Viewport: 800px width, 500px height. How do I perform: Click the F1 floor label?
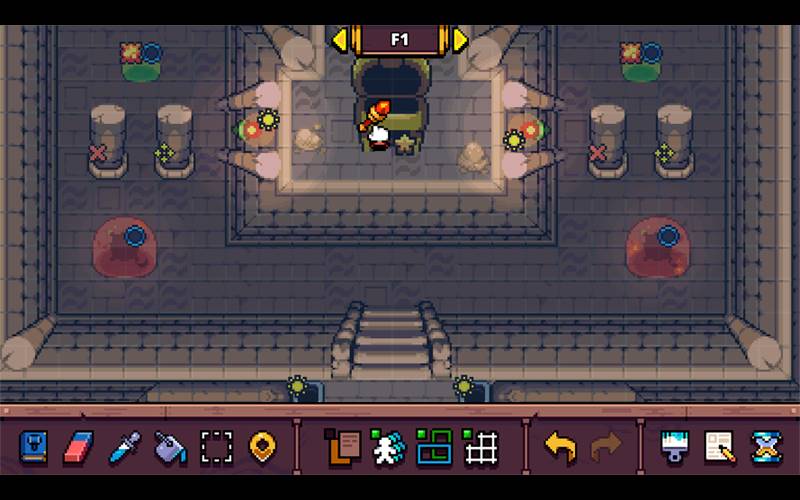400,40
